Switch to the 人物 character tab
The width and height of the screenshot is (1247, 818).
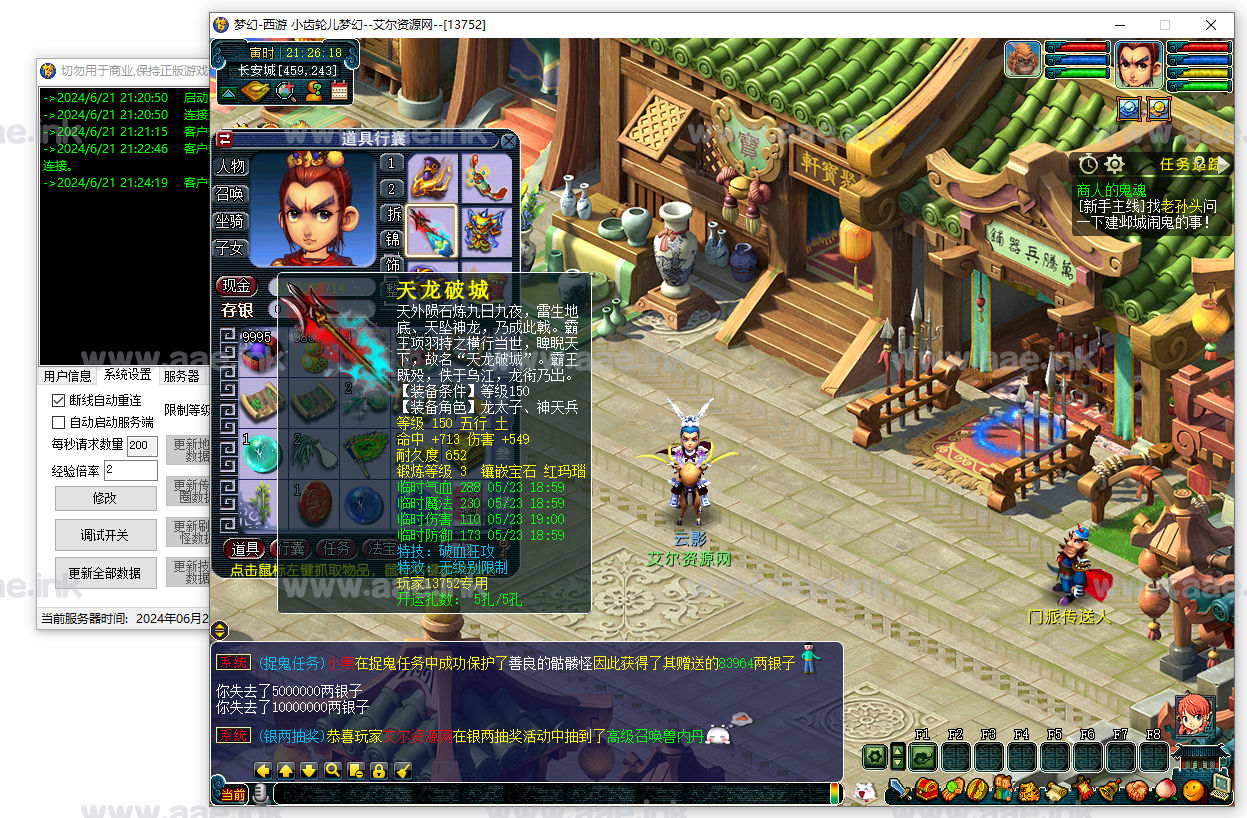coord(230,166)
